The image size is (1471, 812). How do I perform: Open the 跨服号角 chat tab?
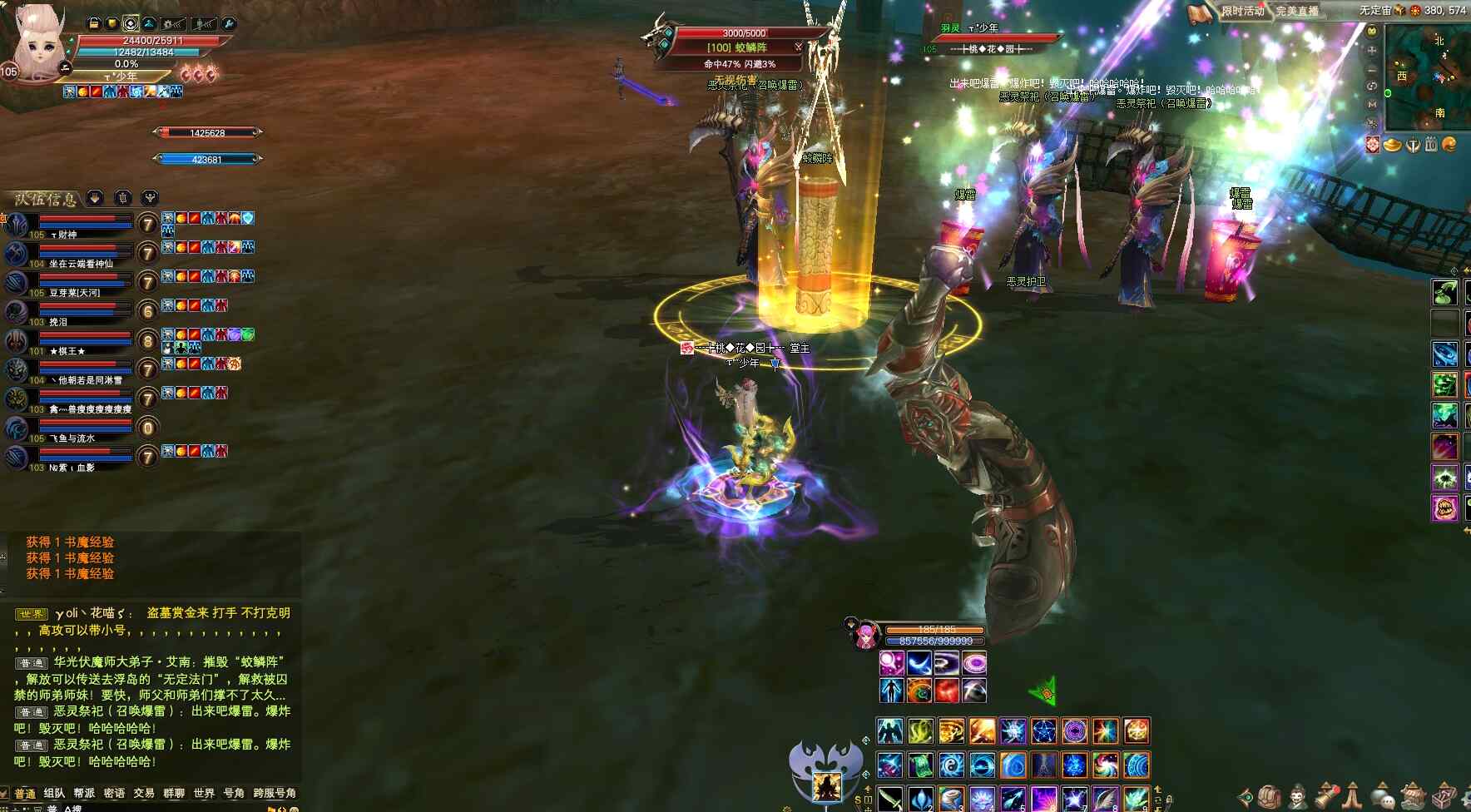(275, 793)
